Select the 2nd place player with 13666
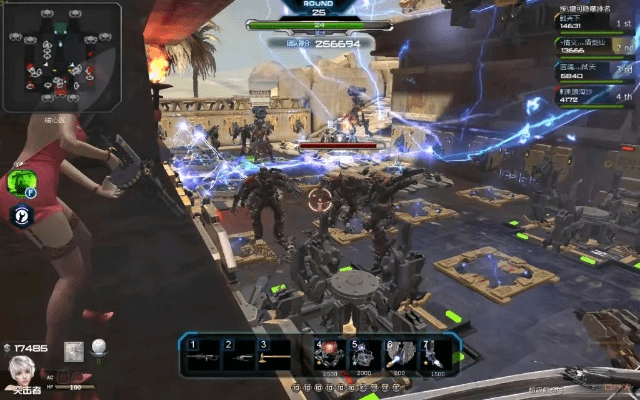This screenshot has height=400, width=640. click(596, 46)
